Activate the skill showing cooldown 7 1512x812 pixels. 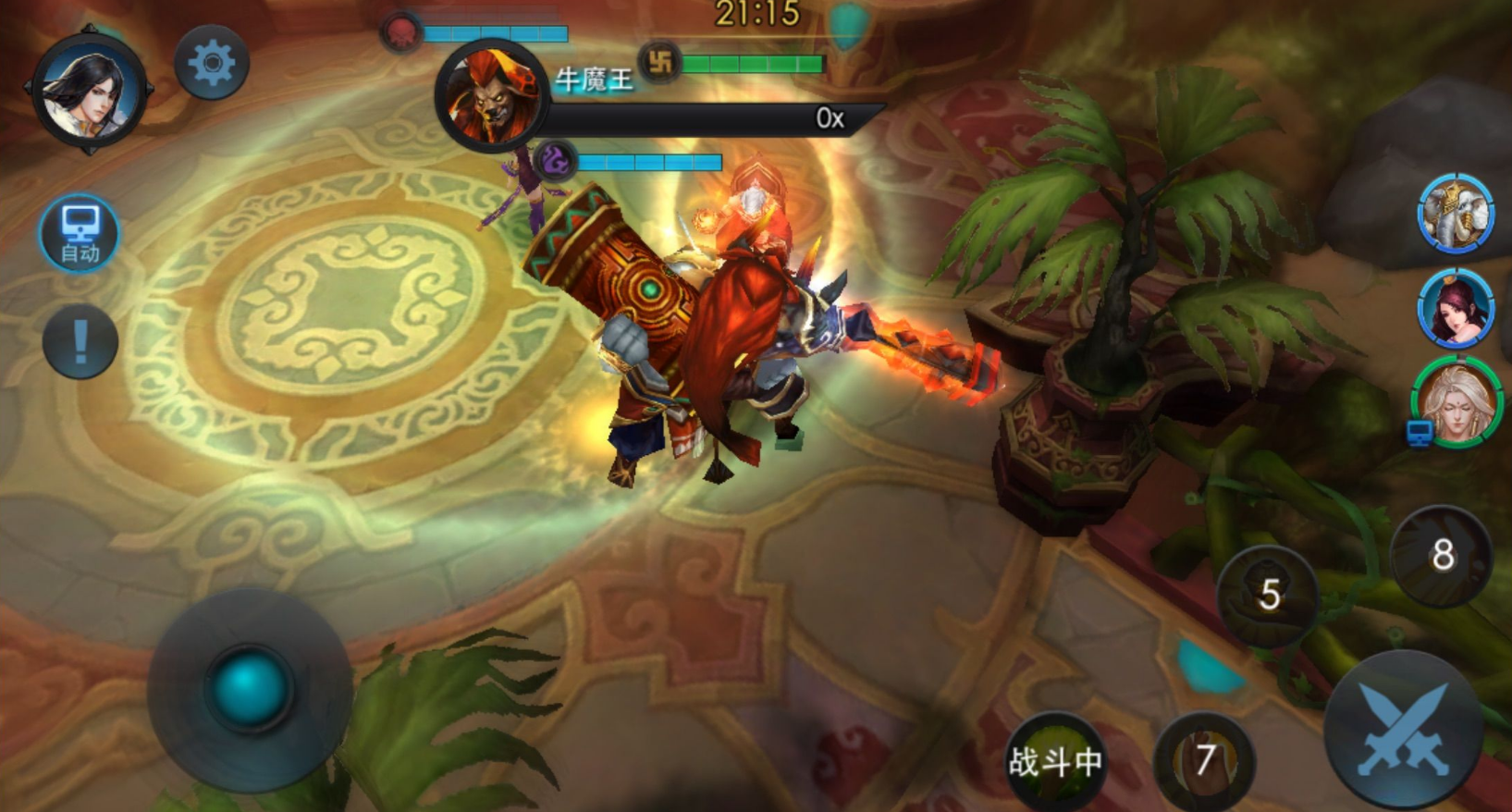click(x=1204, y=760)
